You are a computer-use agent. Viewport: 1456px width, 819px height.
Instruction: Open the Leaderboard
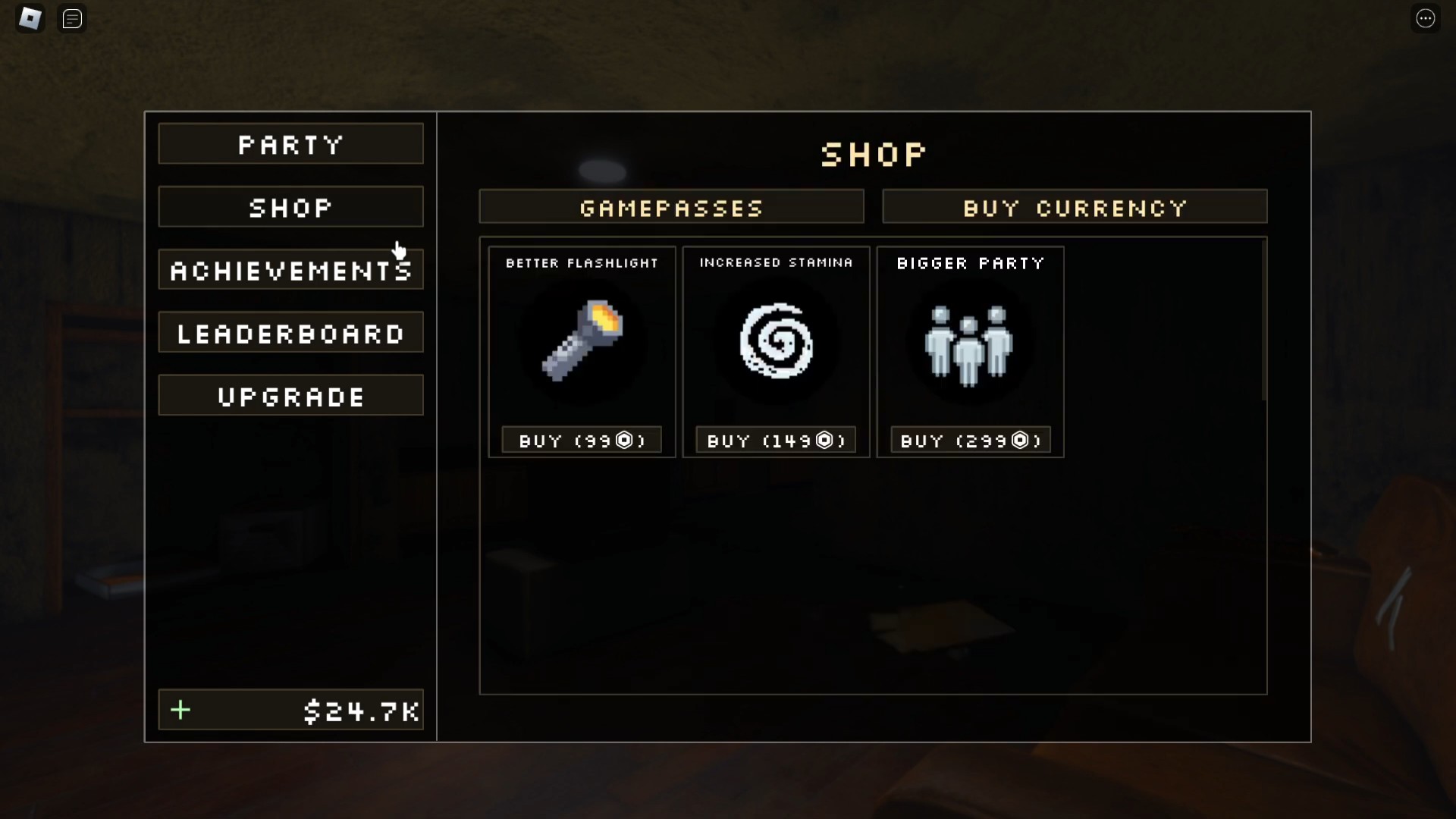coord(290,333)
